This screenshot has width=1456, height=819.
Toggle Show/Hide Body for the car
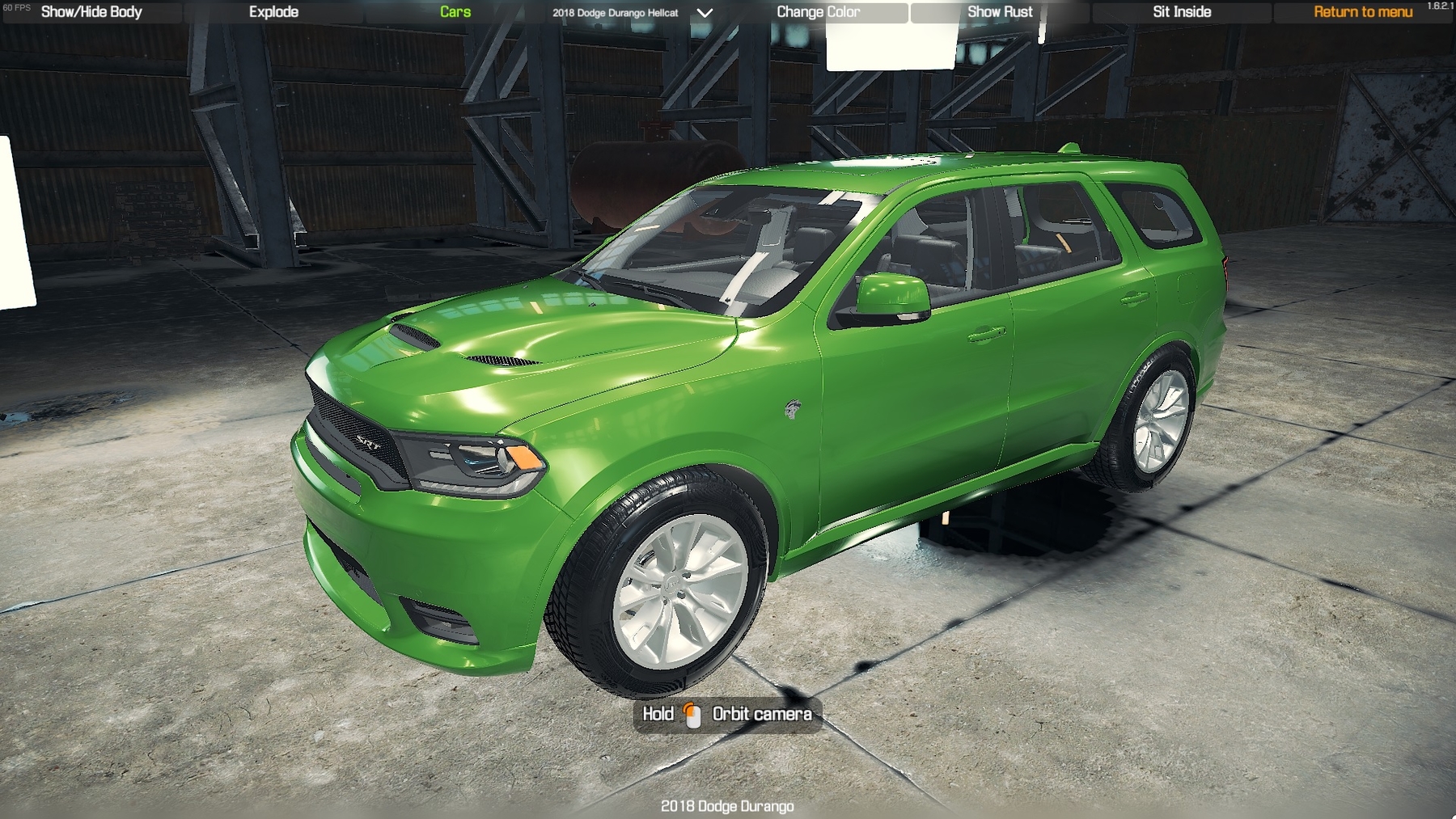click(90, 11)
